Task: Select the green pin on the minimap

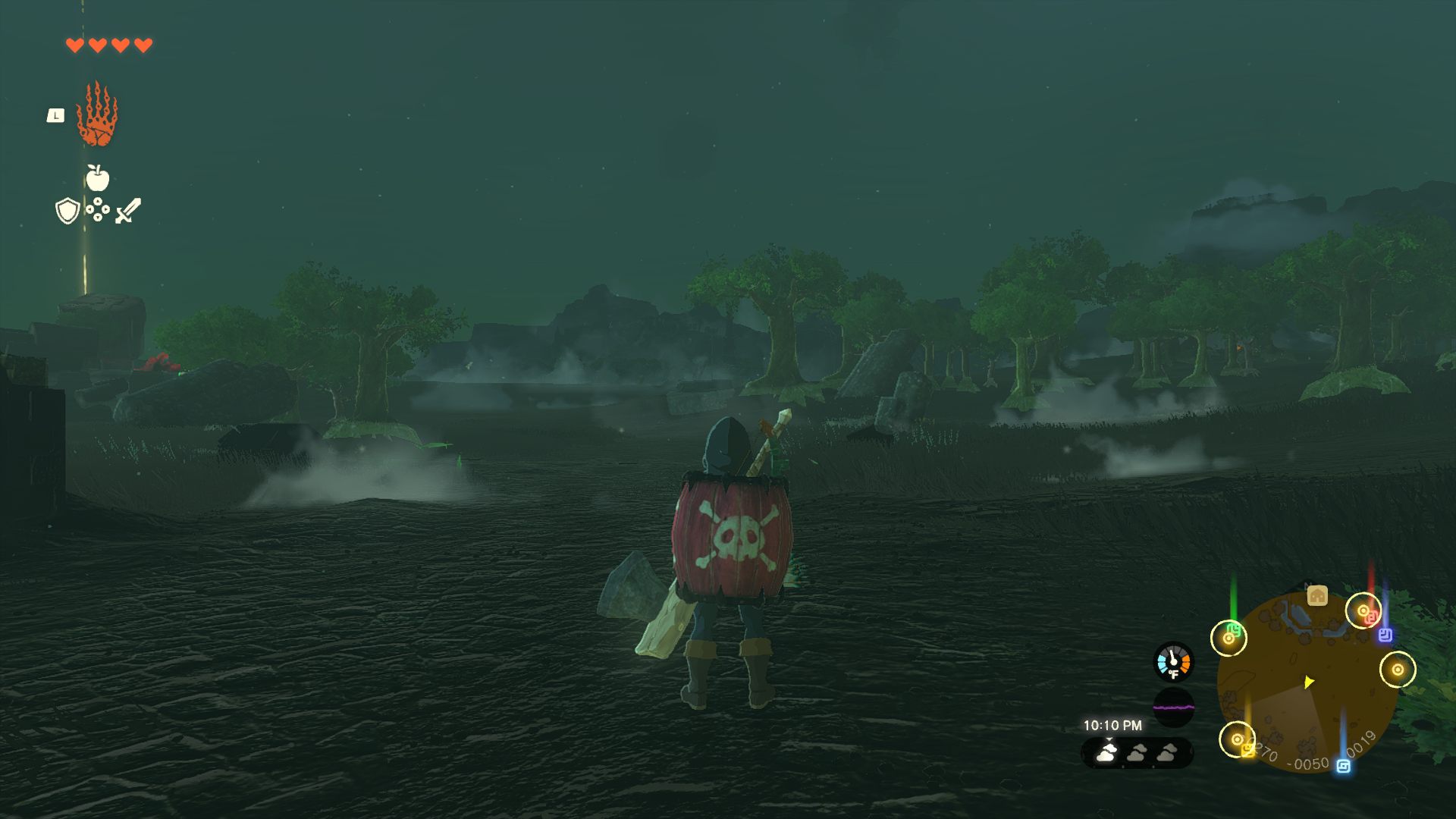Action: coord(1235,629)
